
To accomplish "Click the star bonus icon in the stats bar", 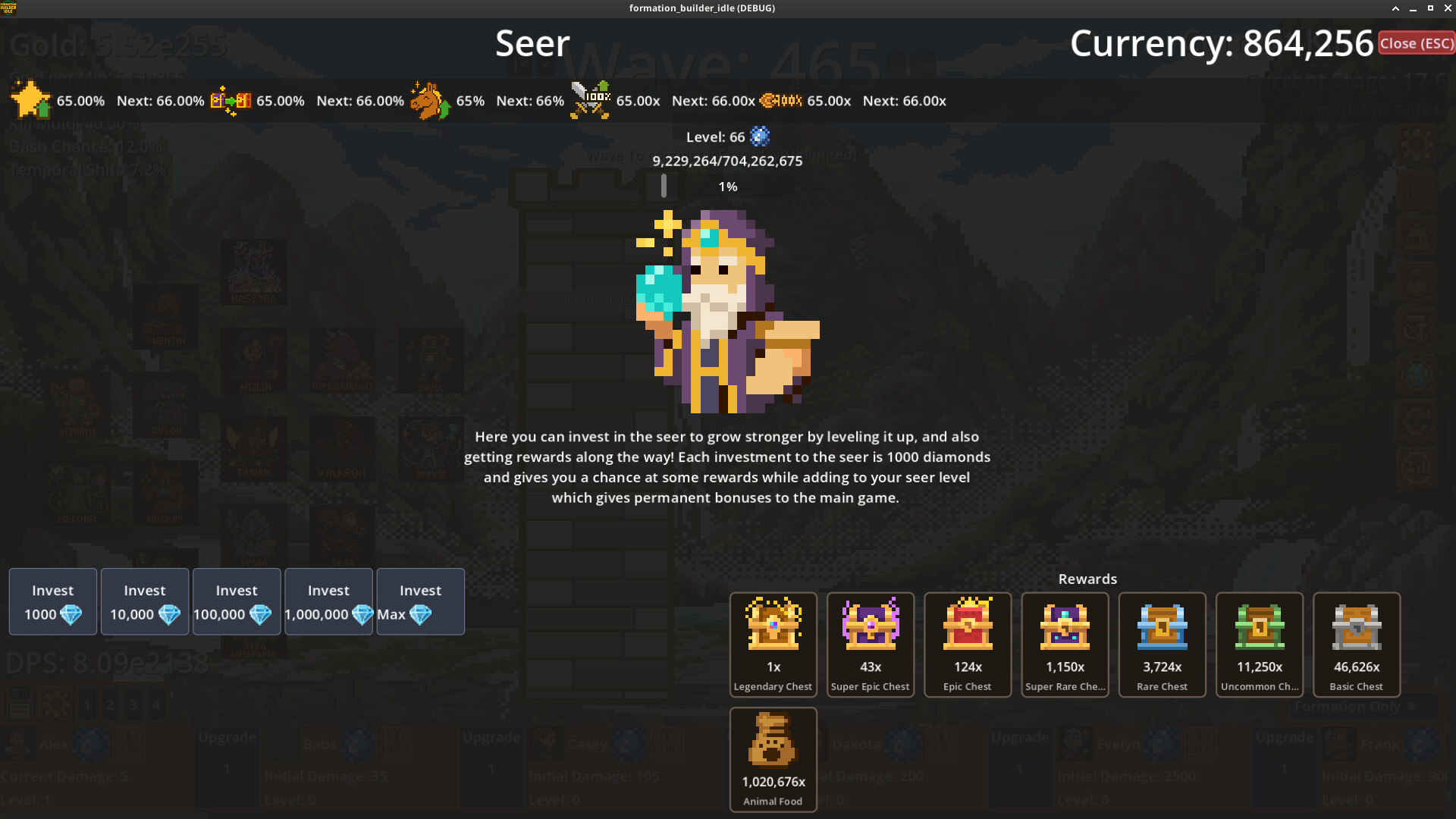I will pos(29,100).
